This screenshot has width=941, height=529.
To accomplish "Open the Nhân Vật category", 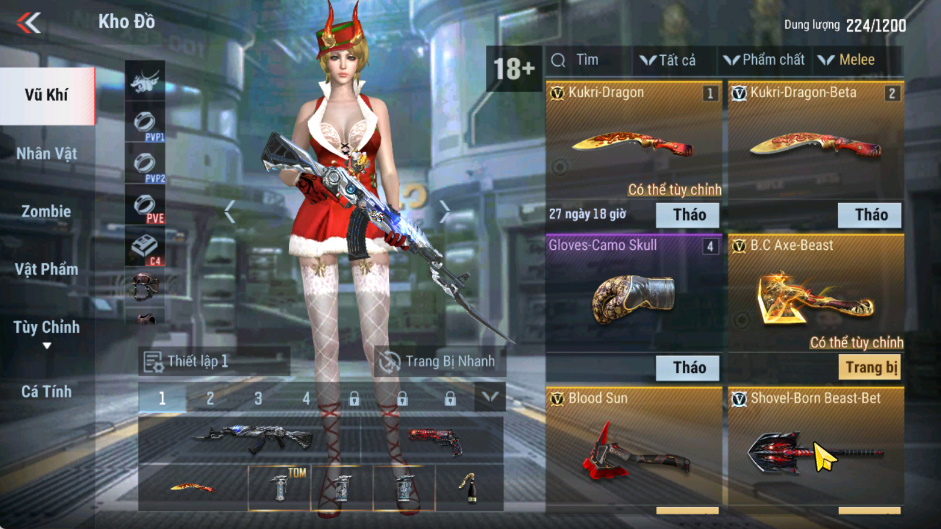I will pos(47,154).
